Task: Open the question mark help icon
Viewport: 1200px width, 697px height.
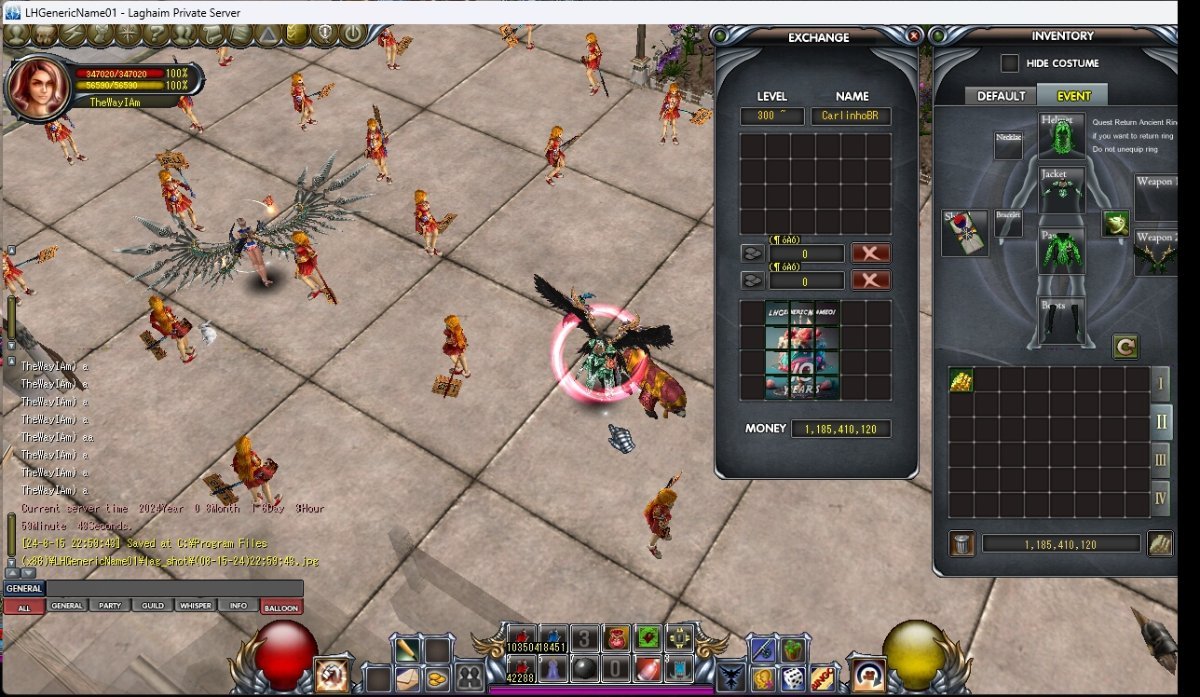Action: (157, 35)
